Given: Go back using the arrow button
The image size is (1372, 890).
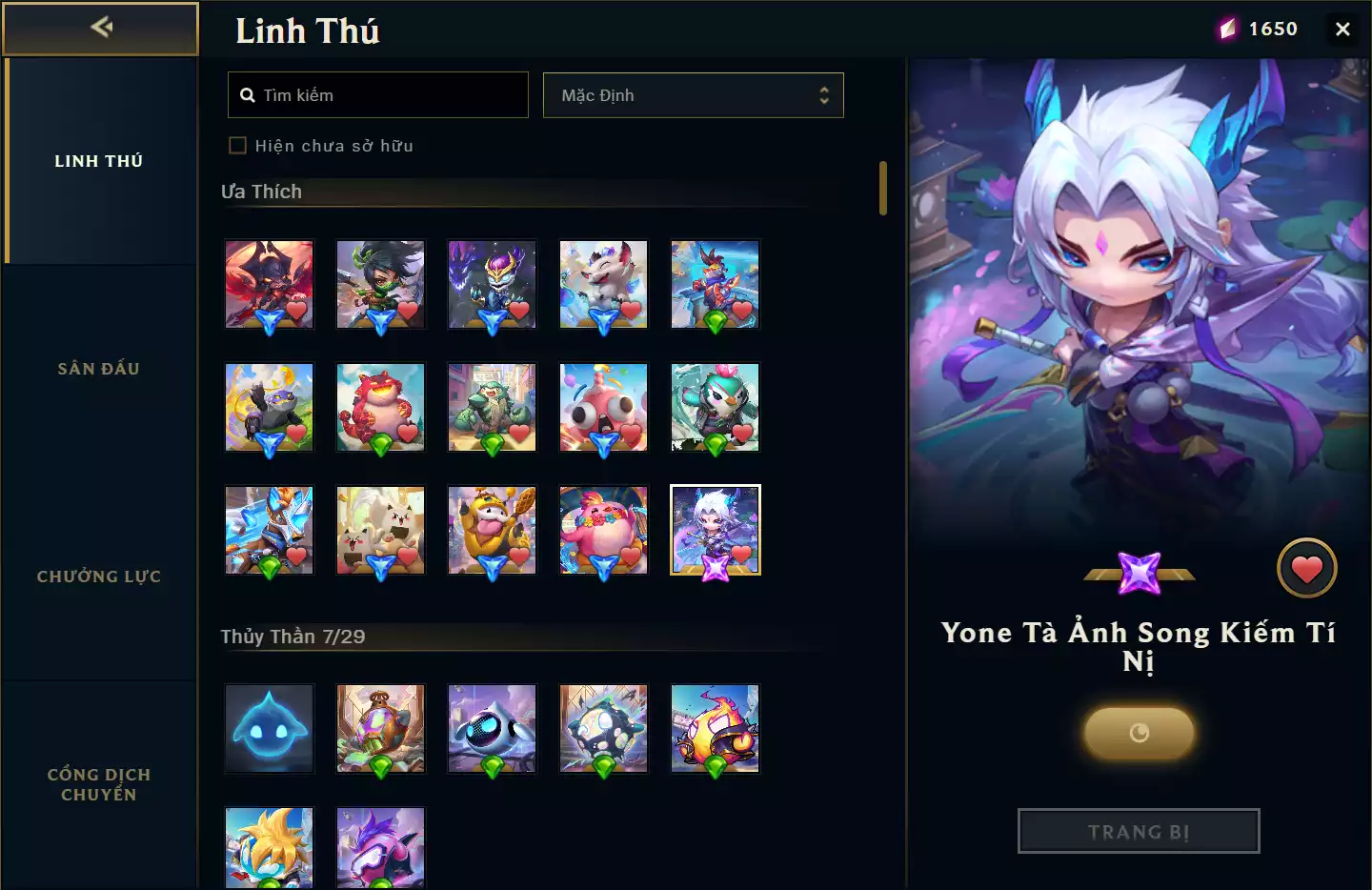Looking at the screenshot, I should [x=100, y=28].
